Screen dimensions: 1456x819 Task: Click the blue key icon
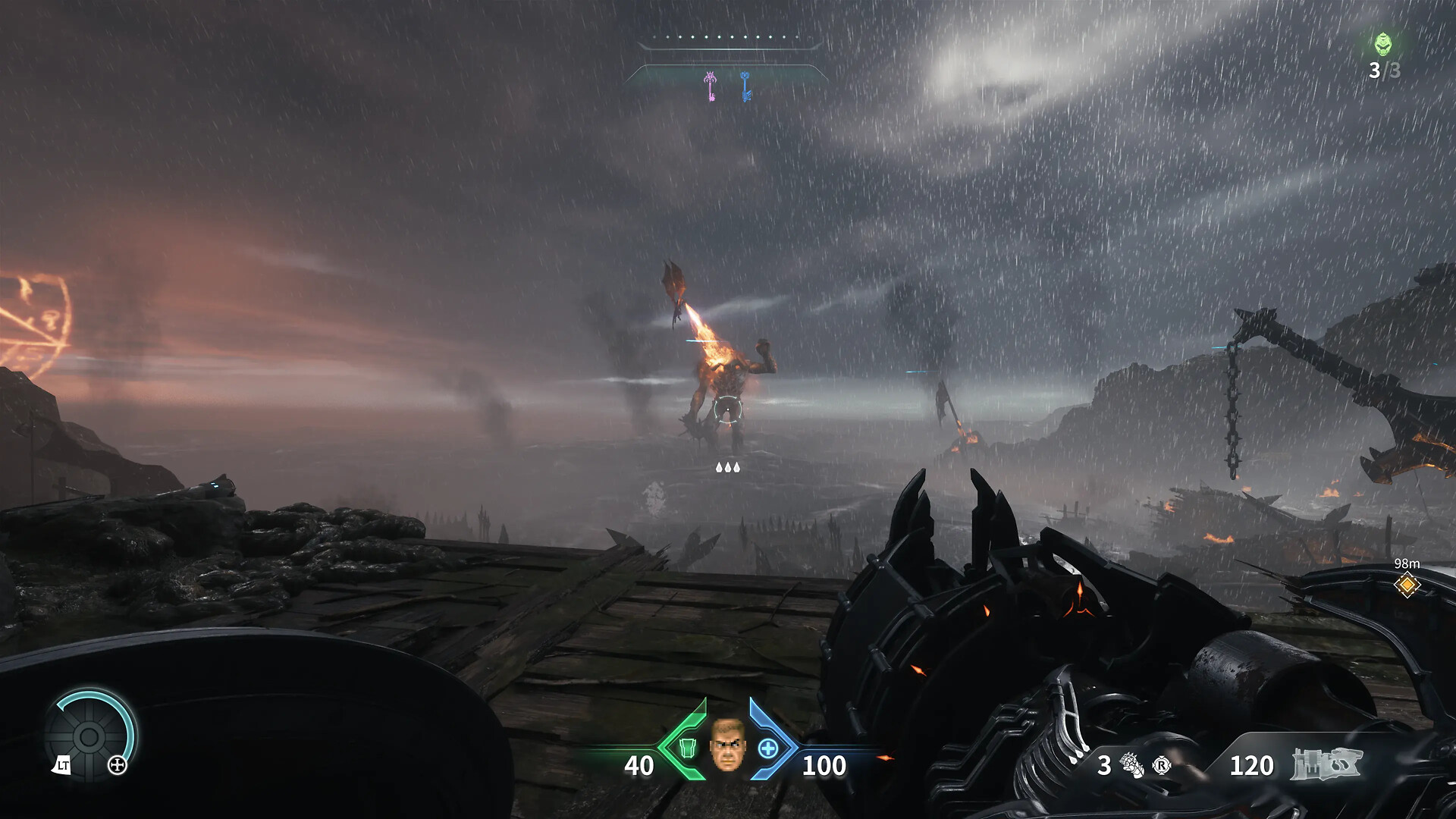(745, 86)
